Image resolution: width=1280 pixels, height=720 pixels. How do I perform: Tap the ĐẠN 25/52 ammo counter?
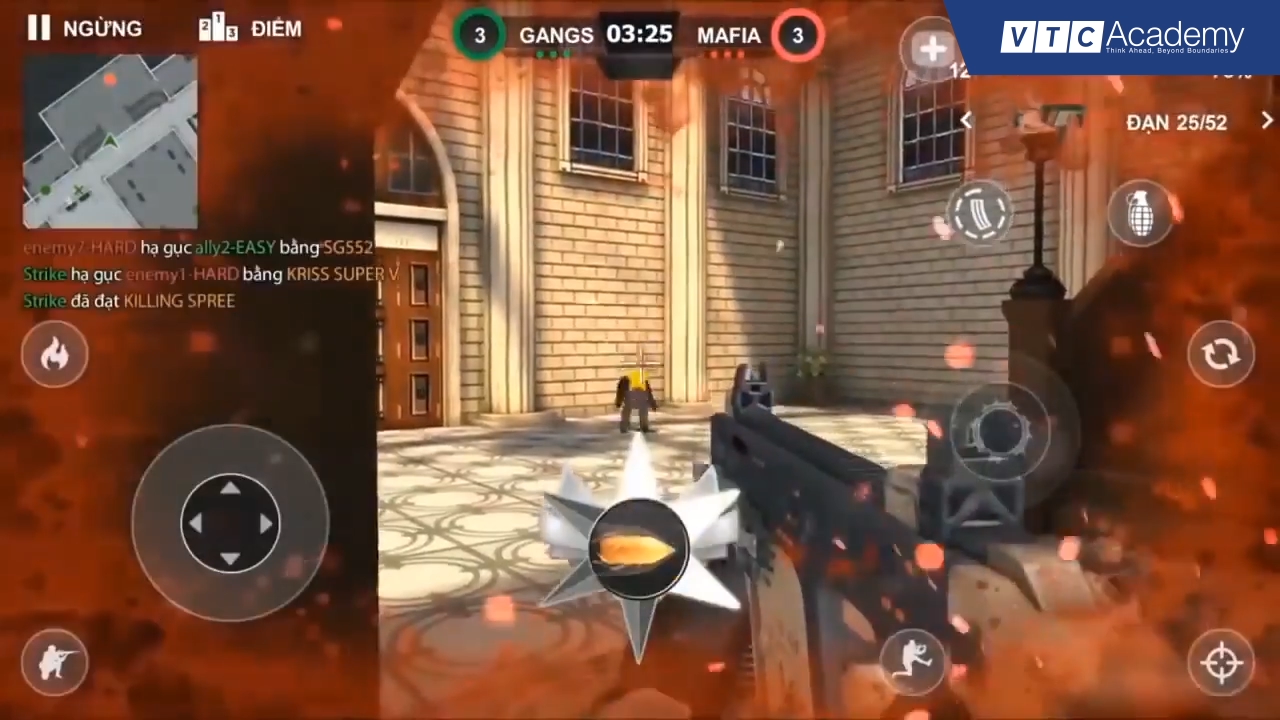[x=1176, y=122]
